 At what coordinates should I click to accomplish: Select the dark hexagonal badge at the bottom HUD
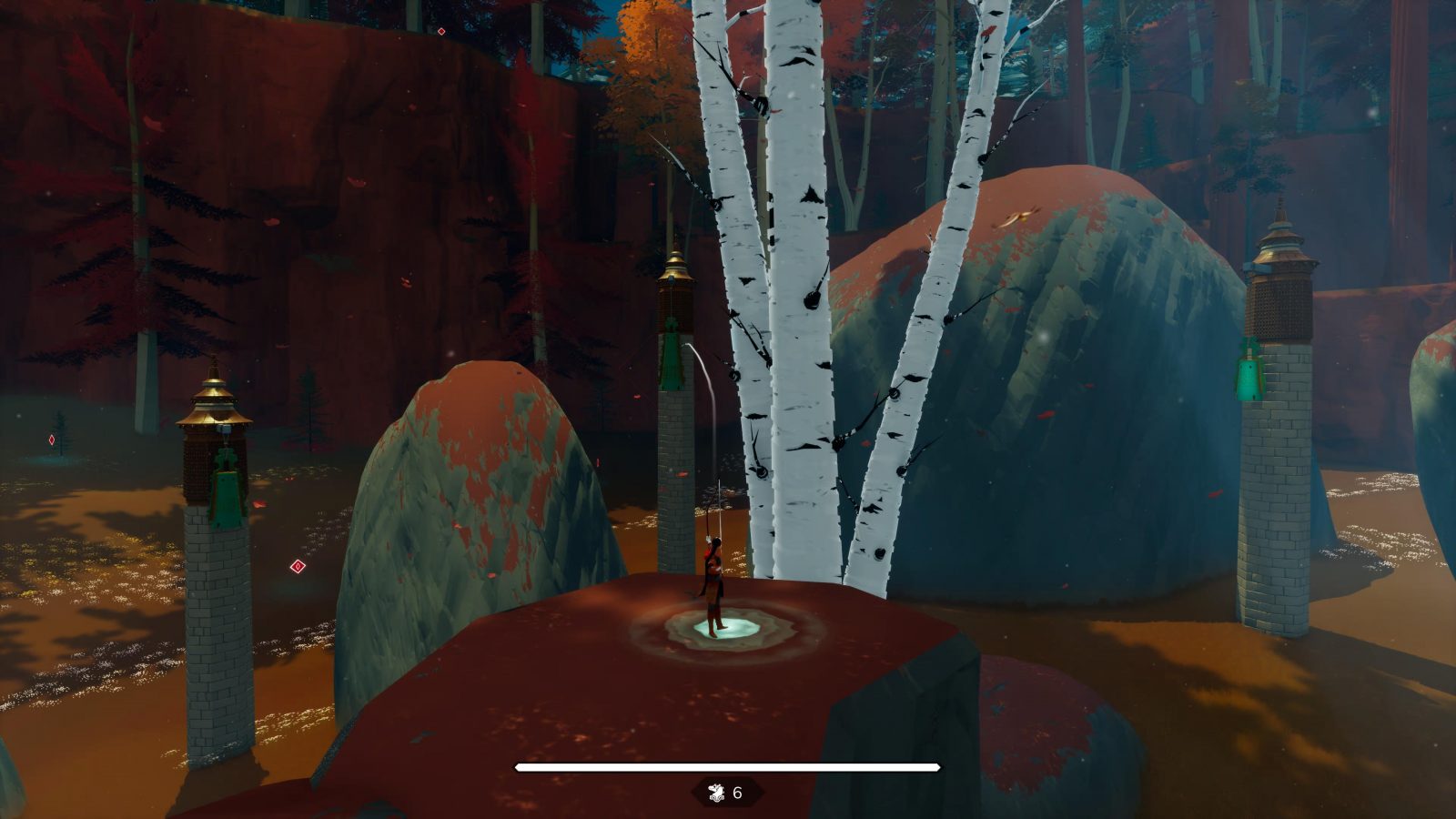click(728, 791)
